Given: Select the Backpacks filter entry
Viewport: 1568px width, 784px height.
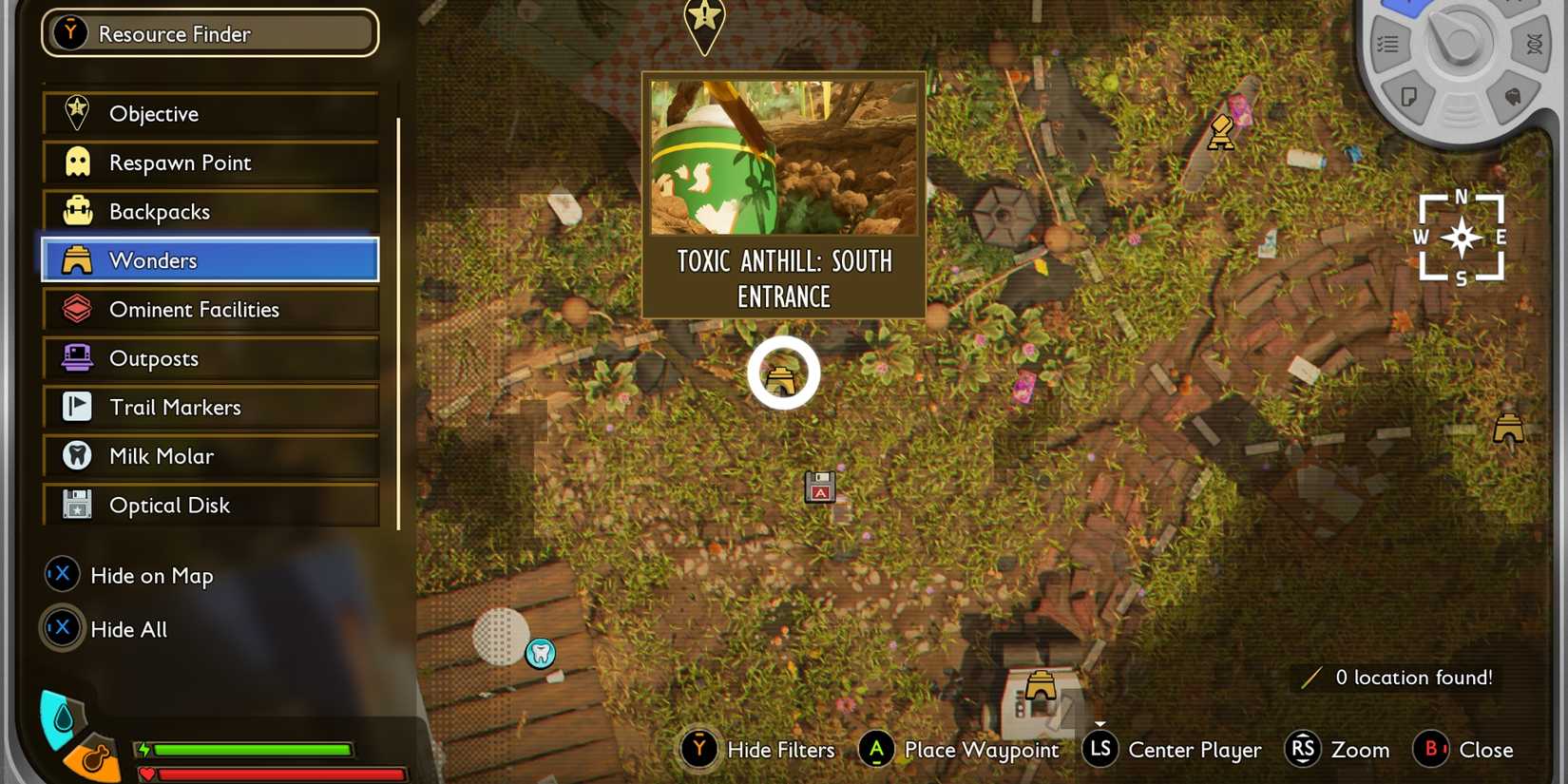Looking at the screenshot, I should 210,212.
